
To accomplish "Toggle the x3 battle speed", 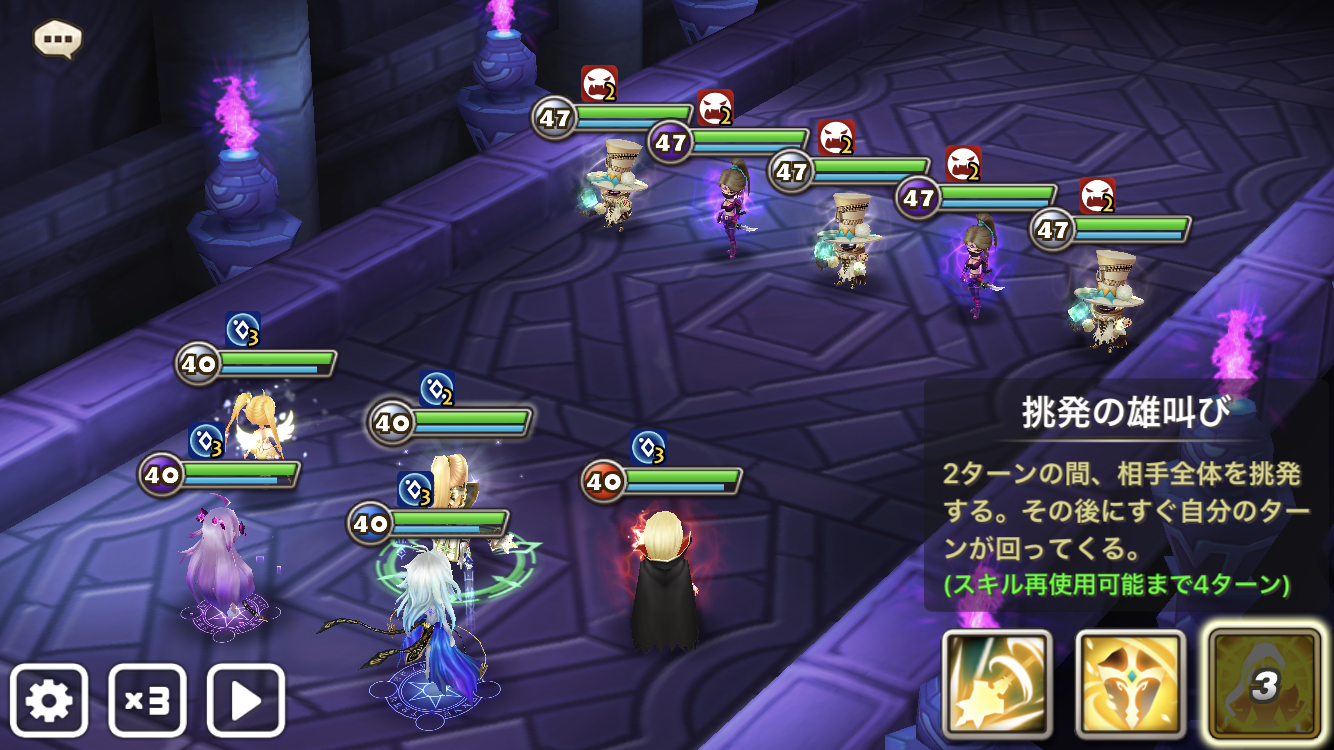I will [147, 700].
